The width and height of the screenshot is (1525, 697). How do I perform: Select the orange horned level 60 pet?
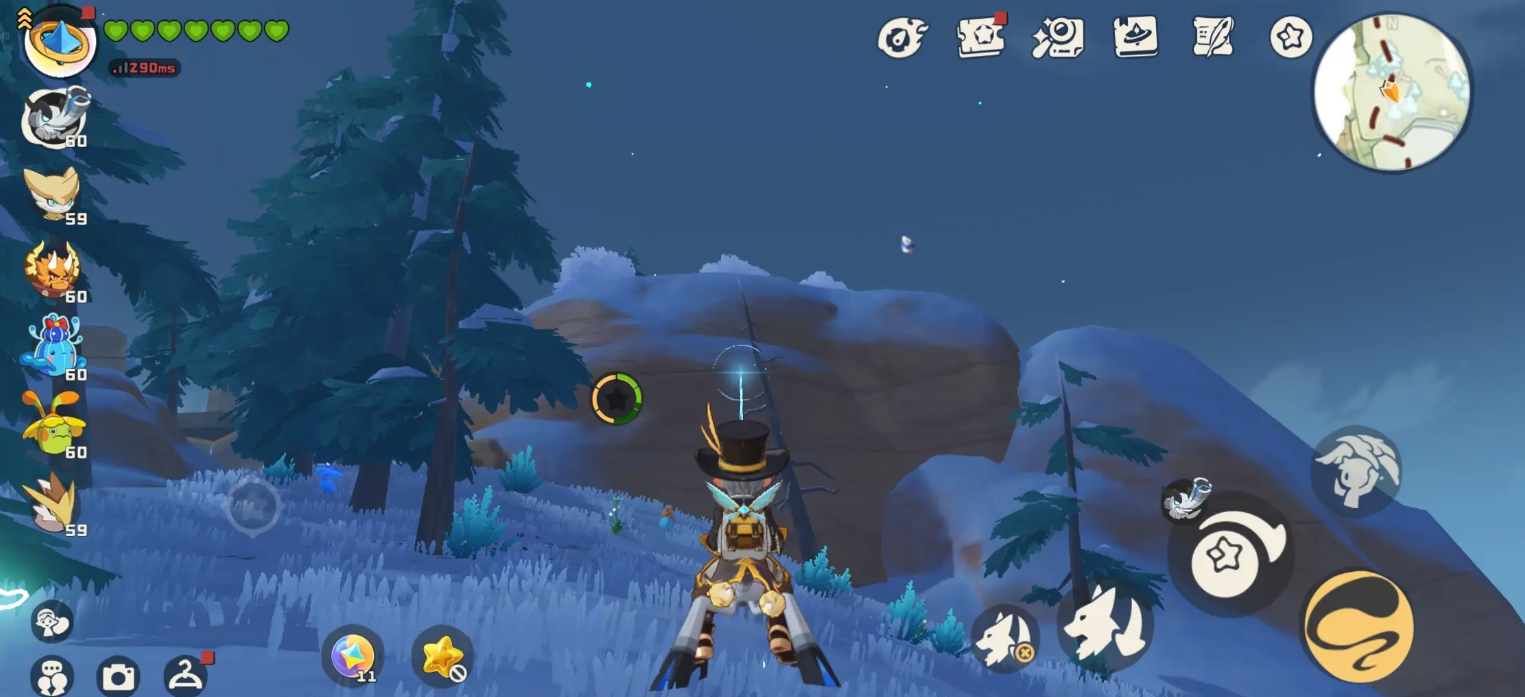[x=52, y=270]
